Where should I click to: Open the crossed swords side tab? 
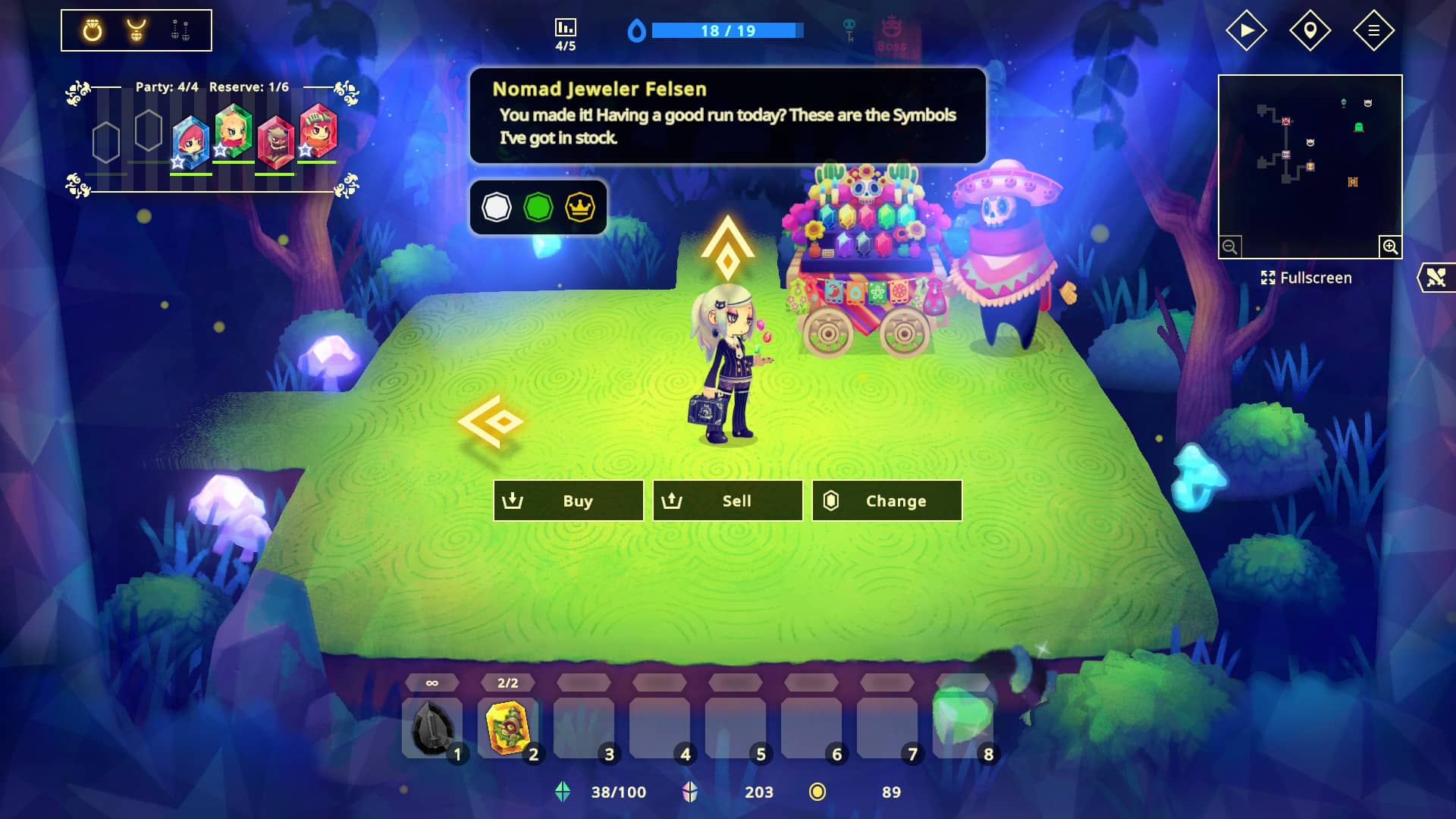1436,278
